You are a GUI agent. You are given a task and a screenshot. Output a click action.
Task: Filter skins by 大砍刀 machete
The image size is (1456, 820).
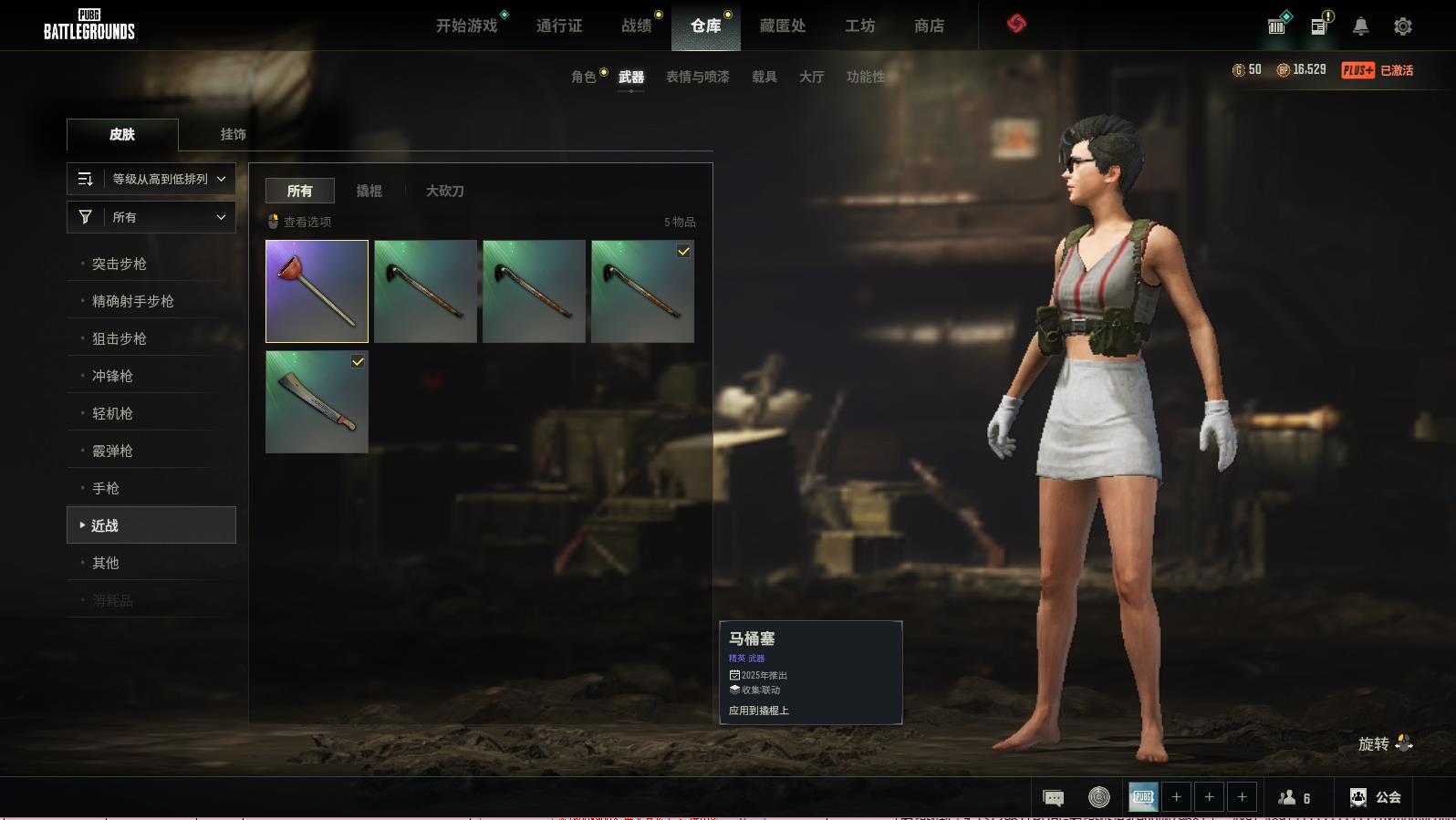click(x=444, y=191)
